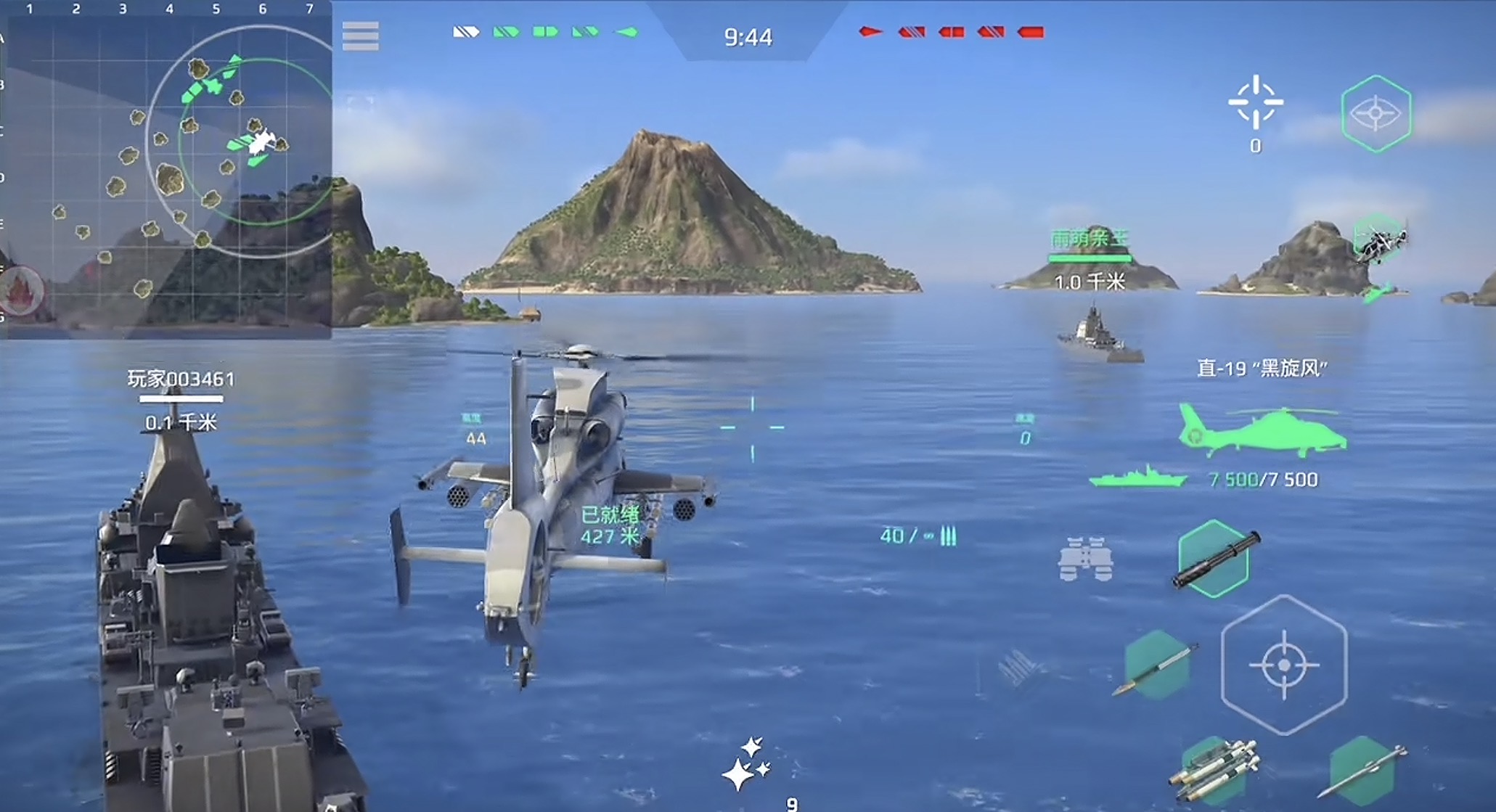Fire using the large crosshair hexagon button

click(1283, 665)
